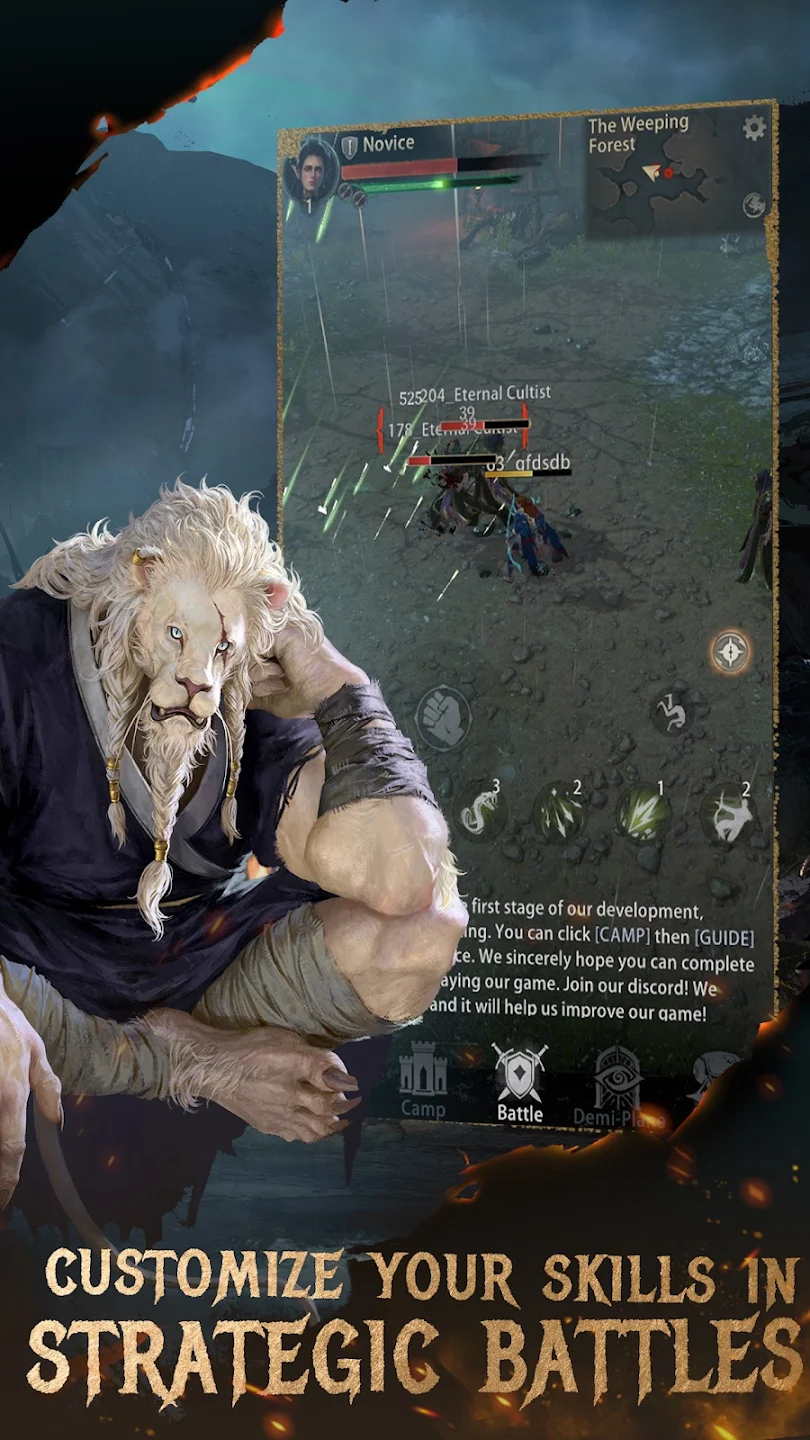Activate the glowing compass target button

pyautogui.click(x=730, y=652)
